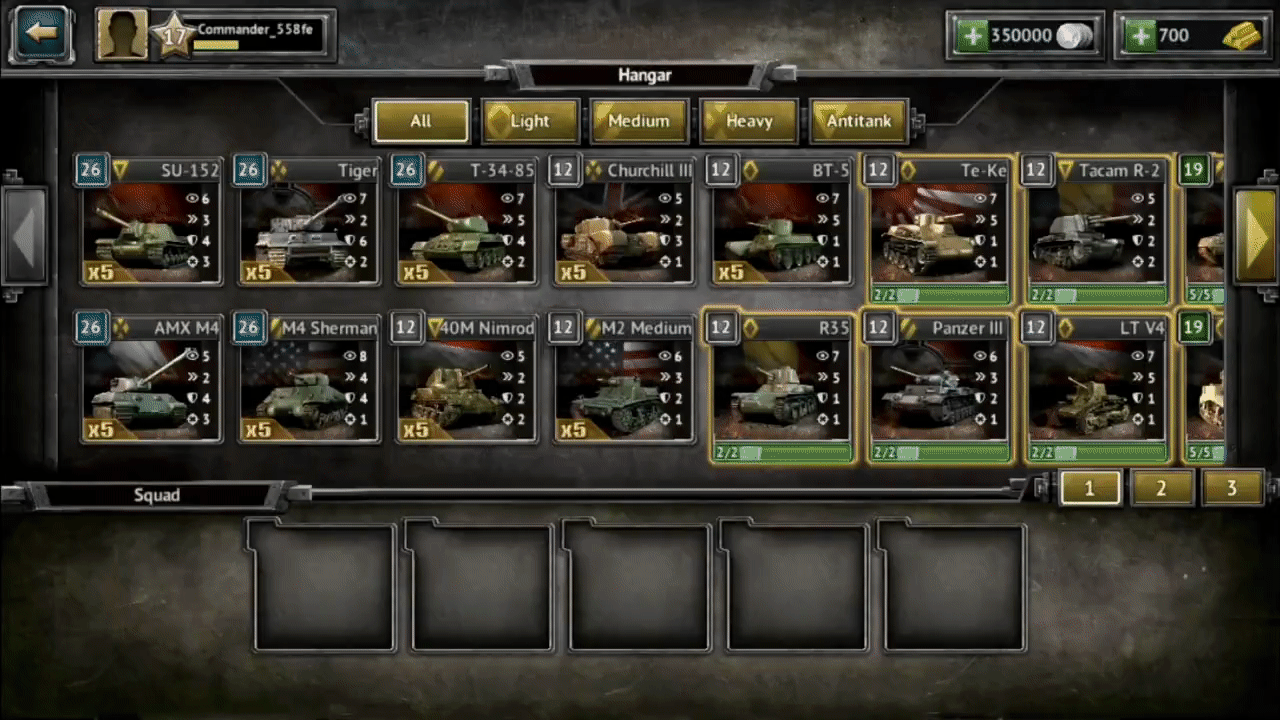Open squad preset 3

(1231, 488)
